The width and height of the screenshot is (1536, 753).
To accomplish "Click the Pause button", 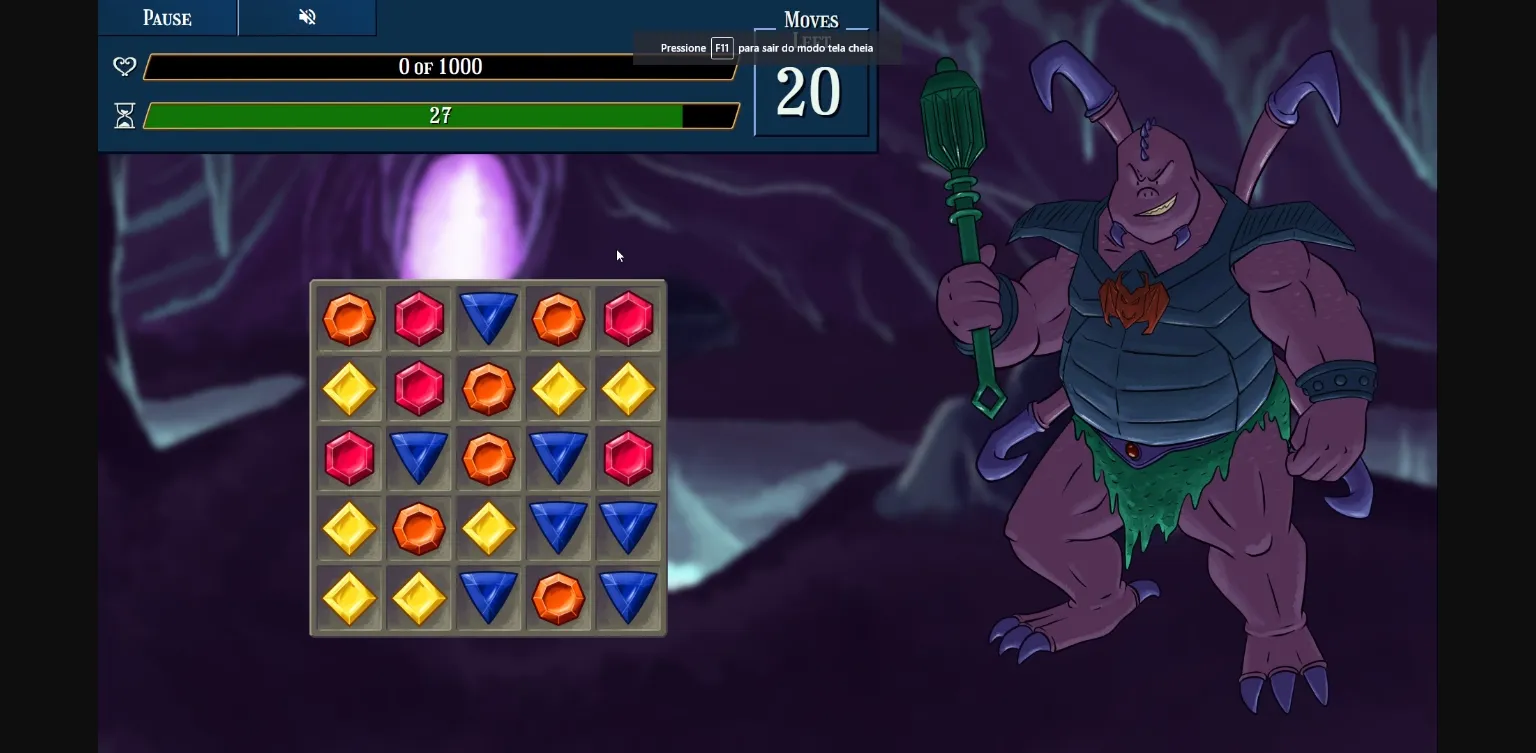I will coord(166,17).
